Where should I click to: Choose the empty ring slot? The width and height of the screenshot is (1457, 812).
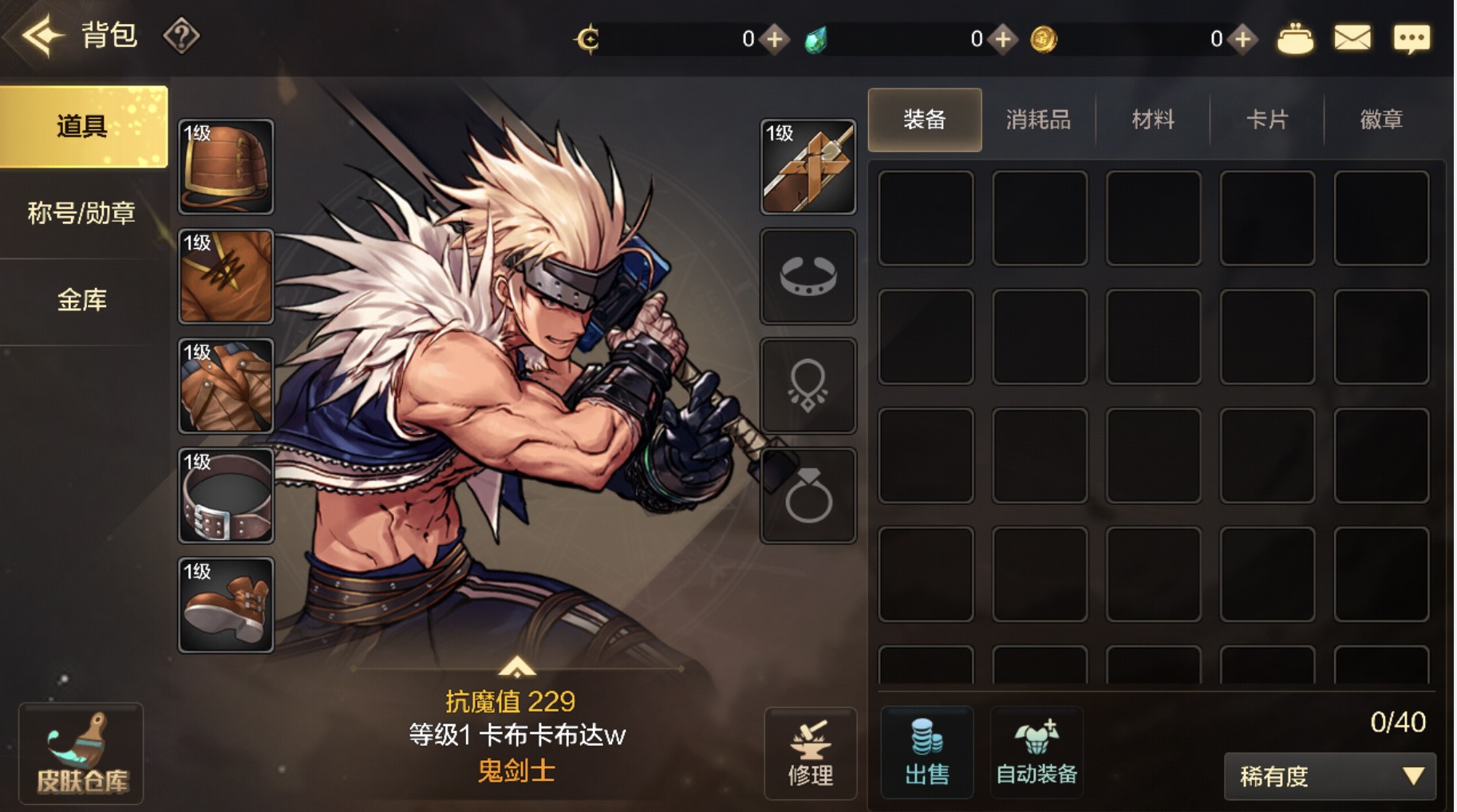pyautogui.click(x=807, y=495)
